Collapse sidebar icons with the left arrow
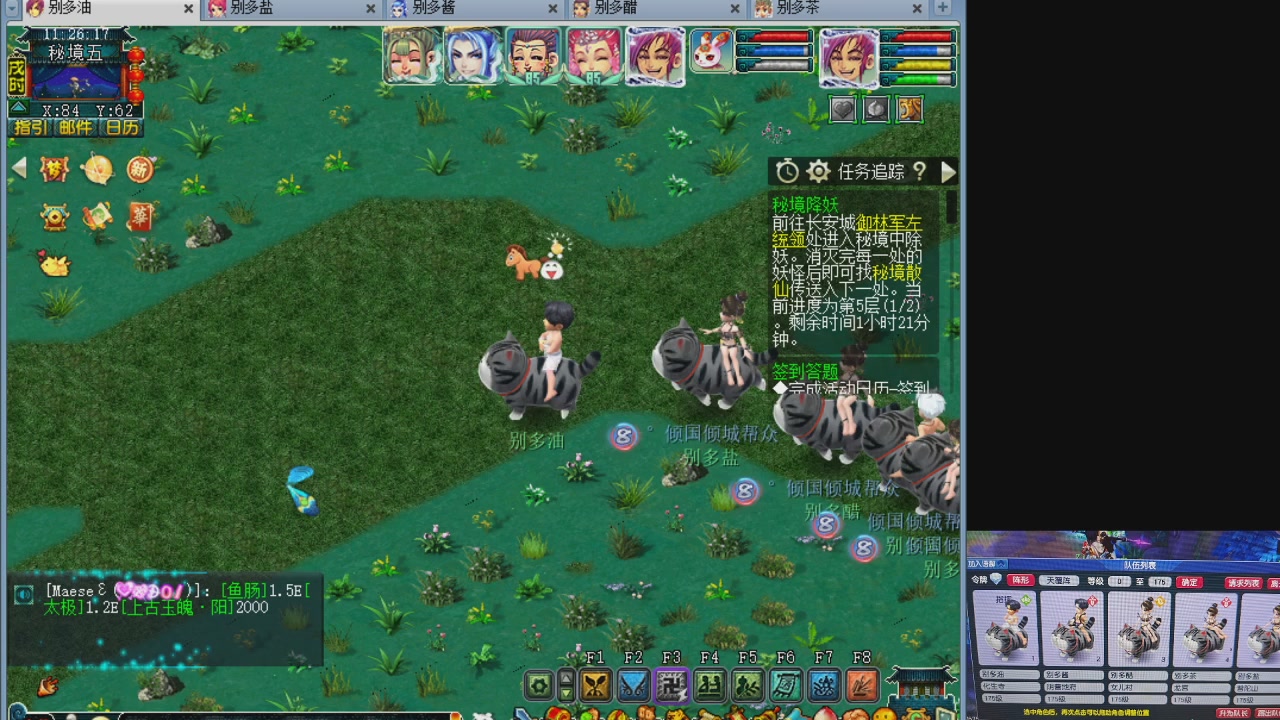Screen dimensions: 1280x720 click(x=18, y=168)
